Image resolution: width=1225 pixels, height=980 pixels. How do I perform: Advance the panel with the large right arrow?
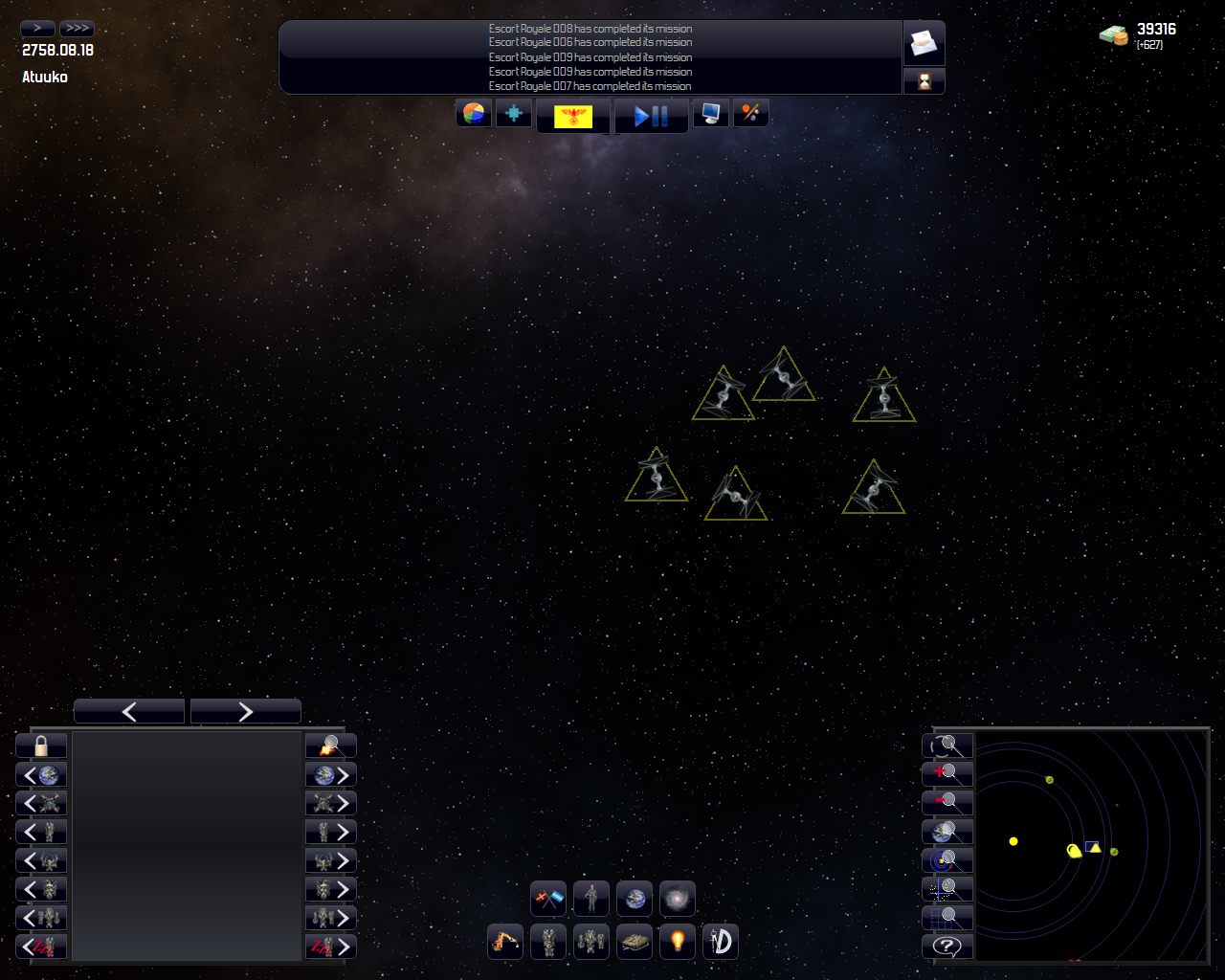pyautogui.click(x=245, y=710)
